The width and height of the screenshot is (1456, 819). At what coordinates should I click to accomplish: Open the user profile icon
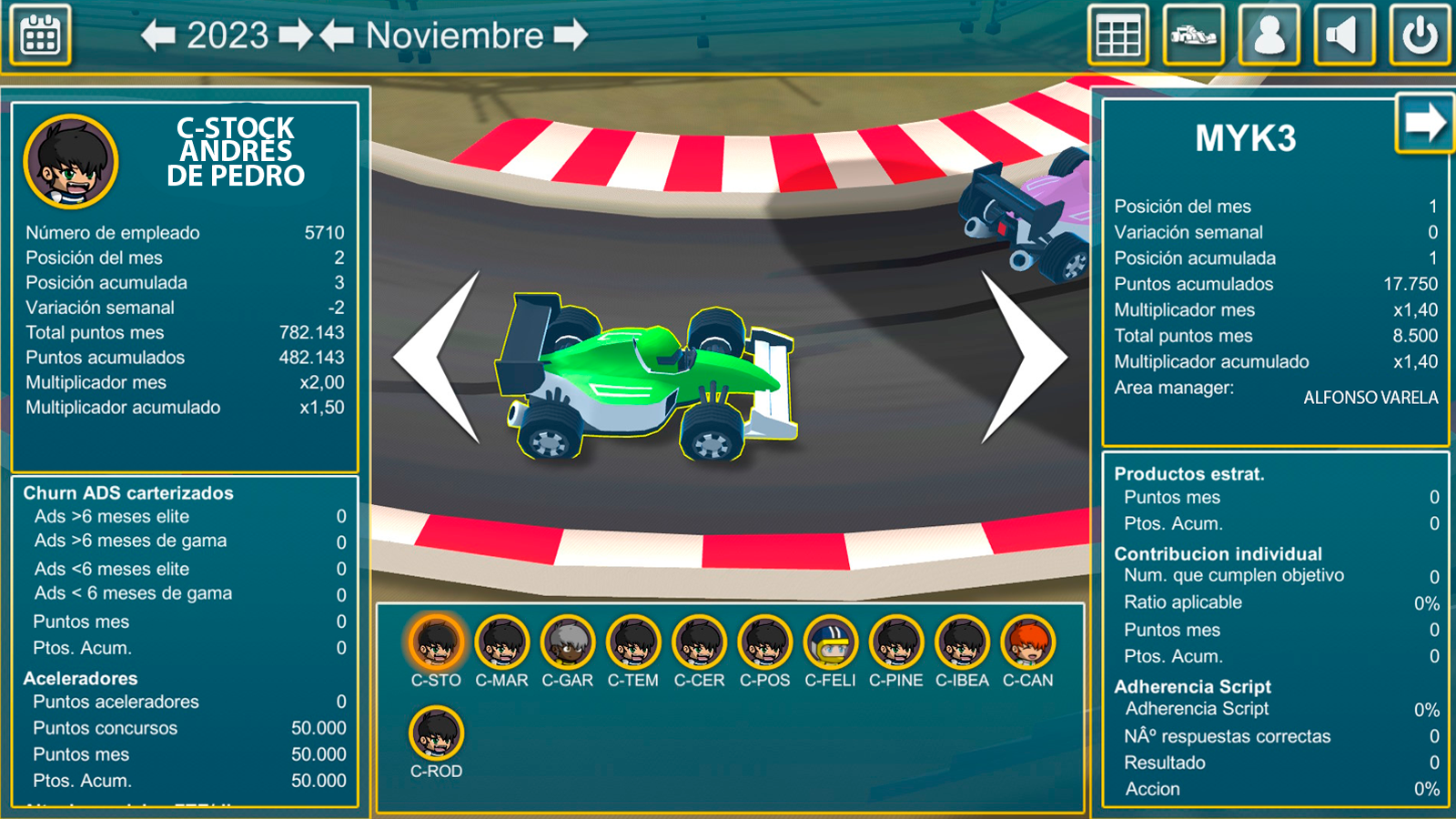(1269, 35)
